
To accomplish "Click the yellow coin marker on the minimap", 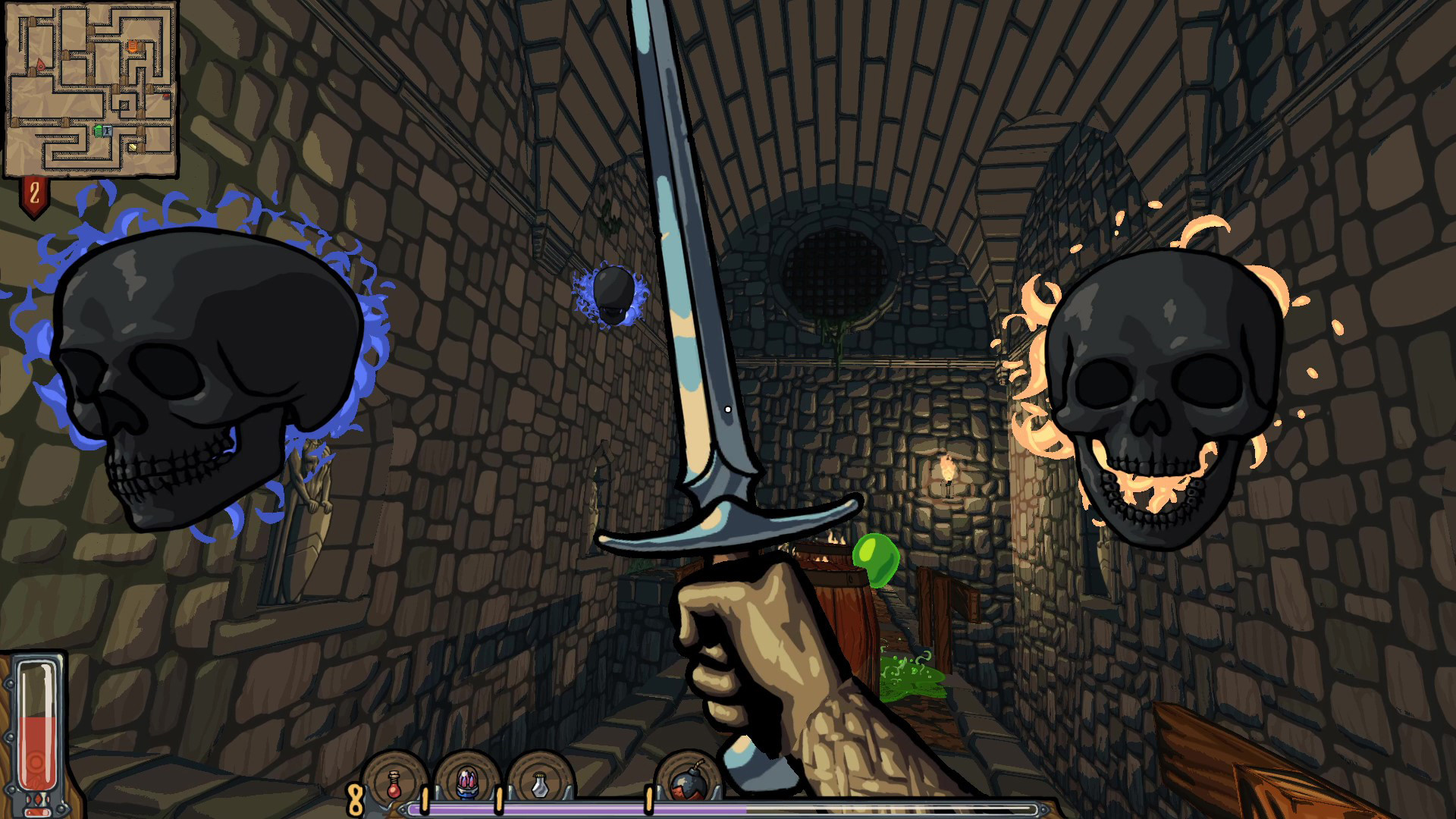I will (133, 146).
